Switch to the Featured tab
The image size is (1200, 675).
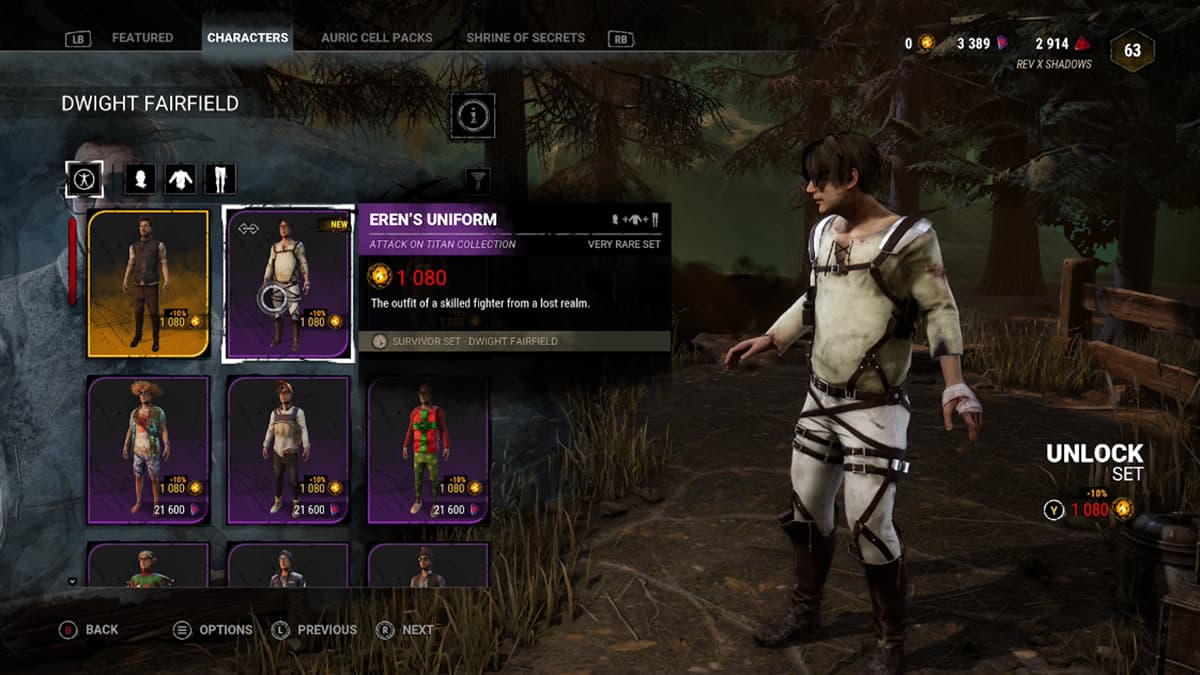(142, 38)
